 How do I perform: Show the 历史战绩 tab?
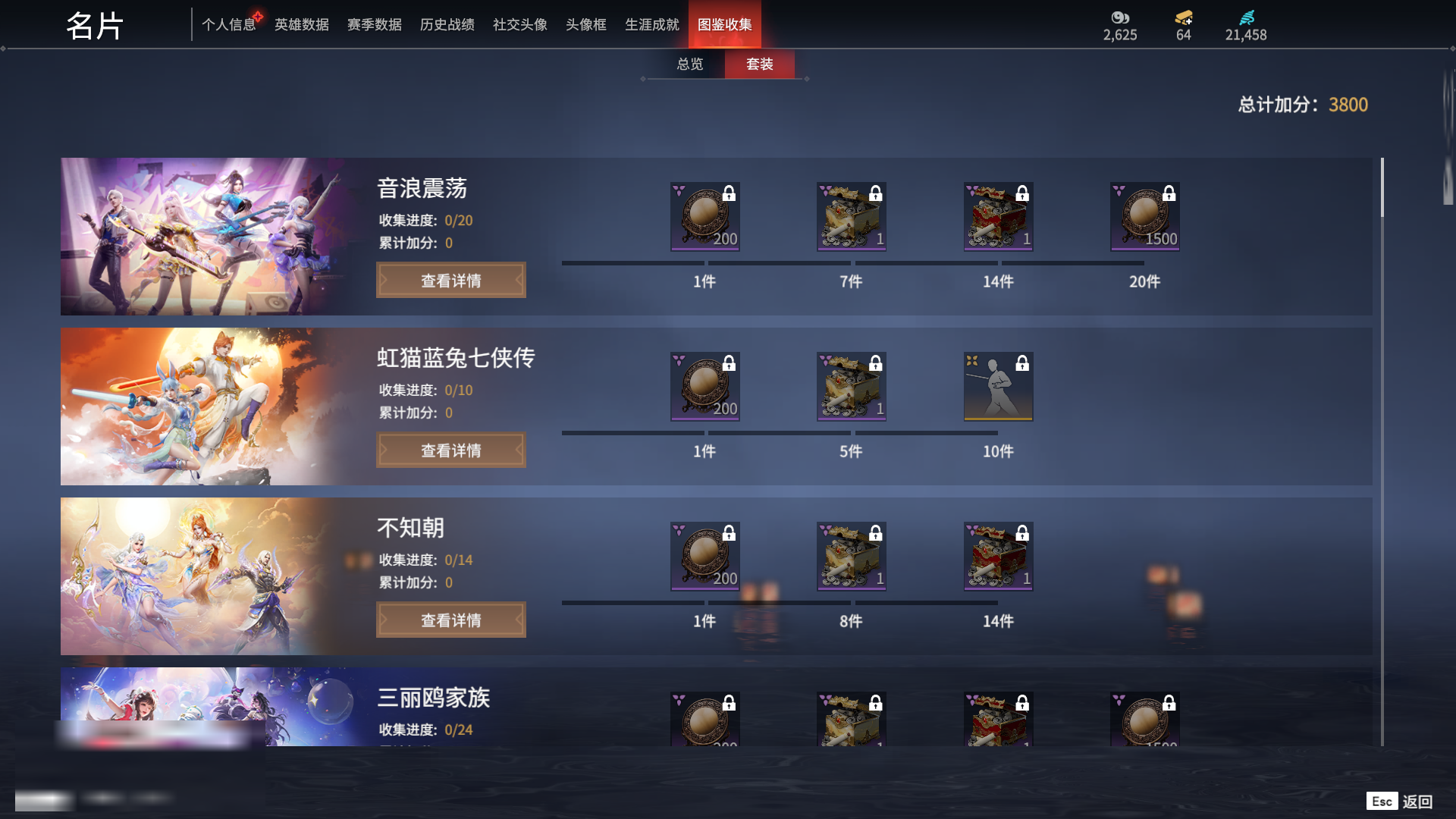447,25
